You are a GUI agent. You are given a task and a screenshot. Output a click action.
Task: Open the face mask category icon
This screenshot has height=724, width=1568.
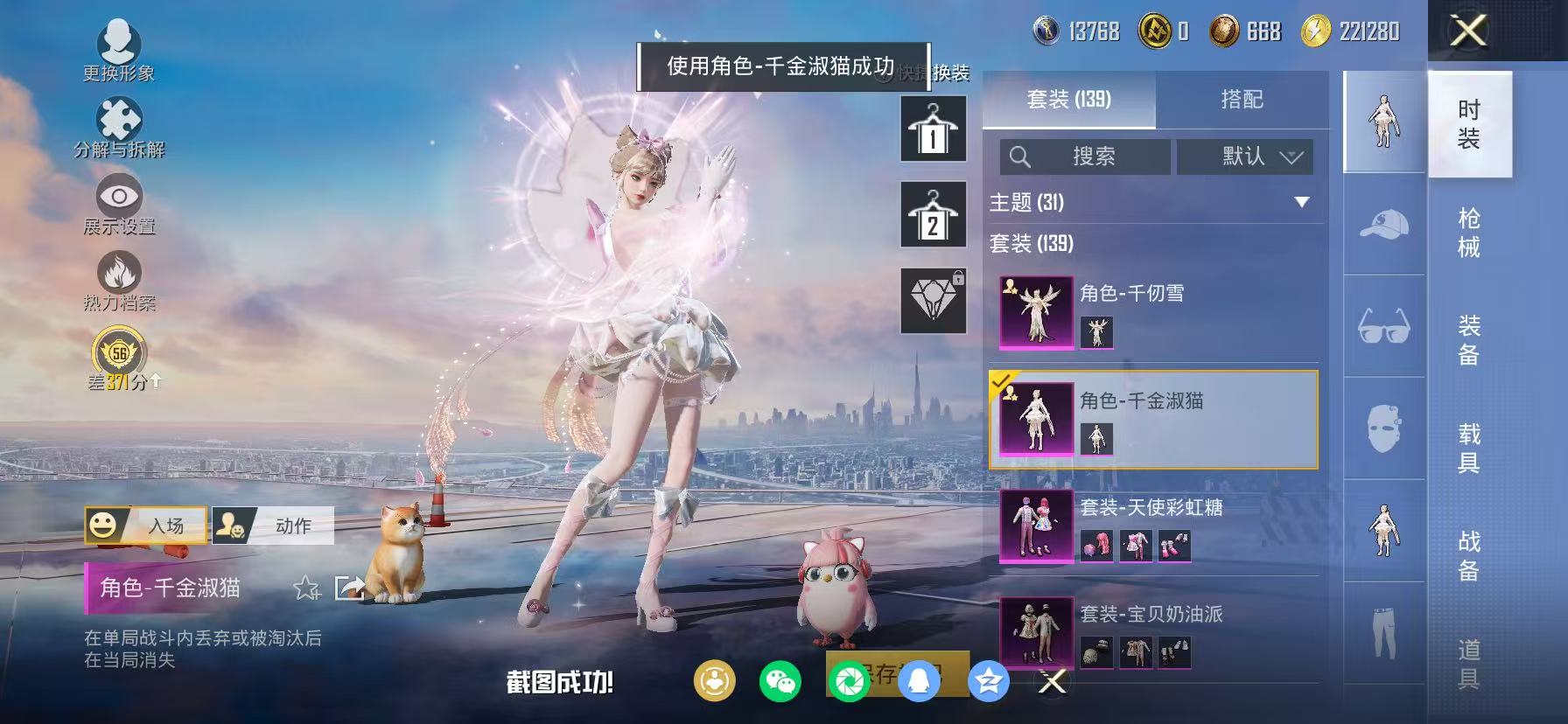click(1383, 426)
